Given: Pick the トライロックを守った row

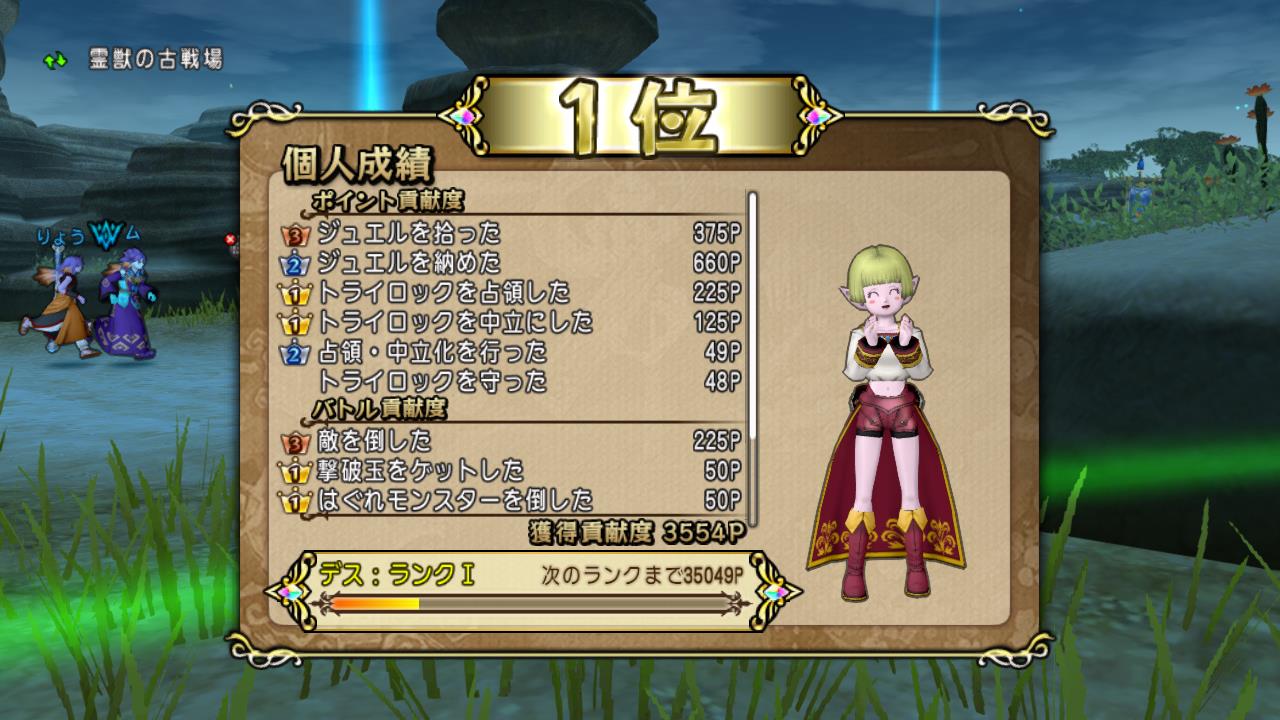Looking at the screenshot, I should (512, 381).
